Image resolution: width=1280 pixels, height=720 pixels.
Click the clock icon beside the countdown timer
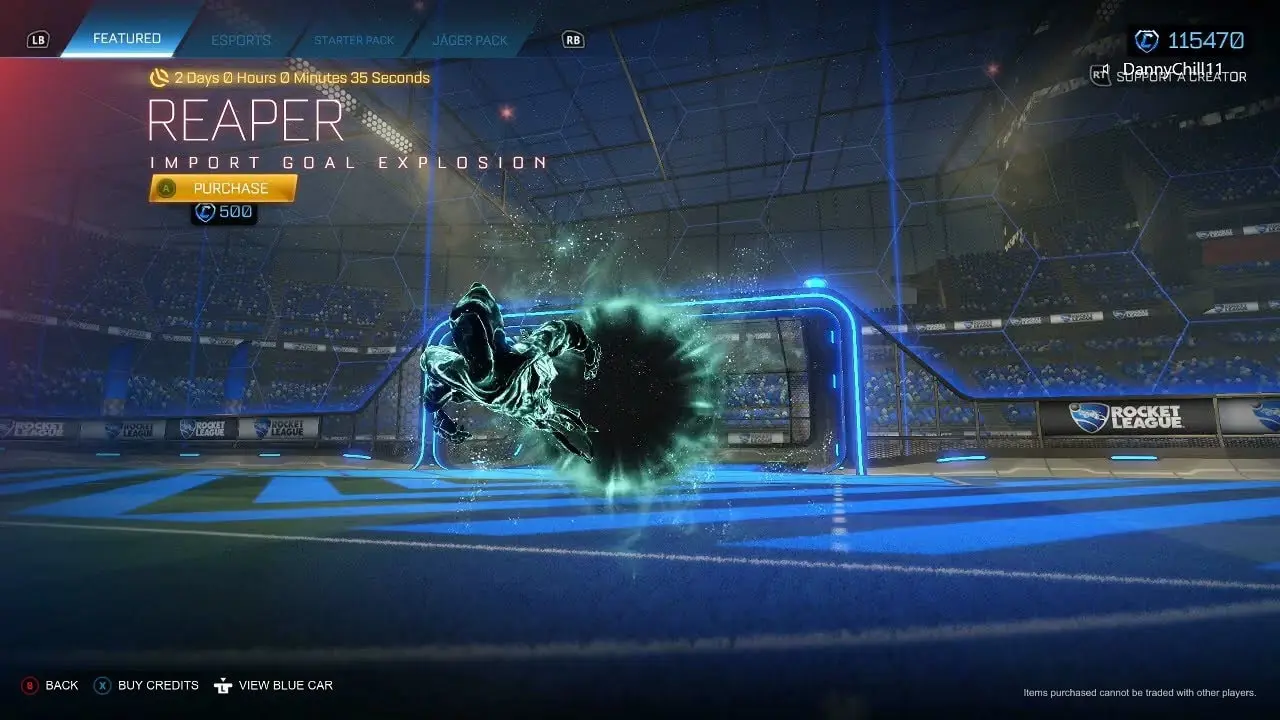[160, 77]
